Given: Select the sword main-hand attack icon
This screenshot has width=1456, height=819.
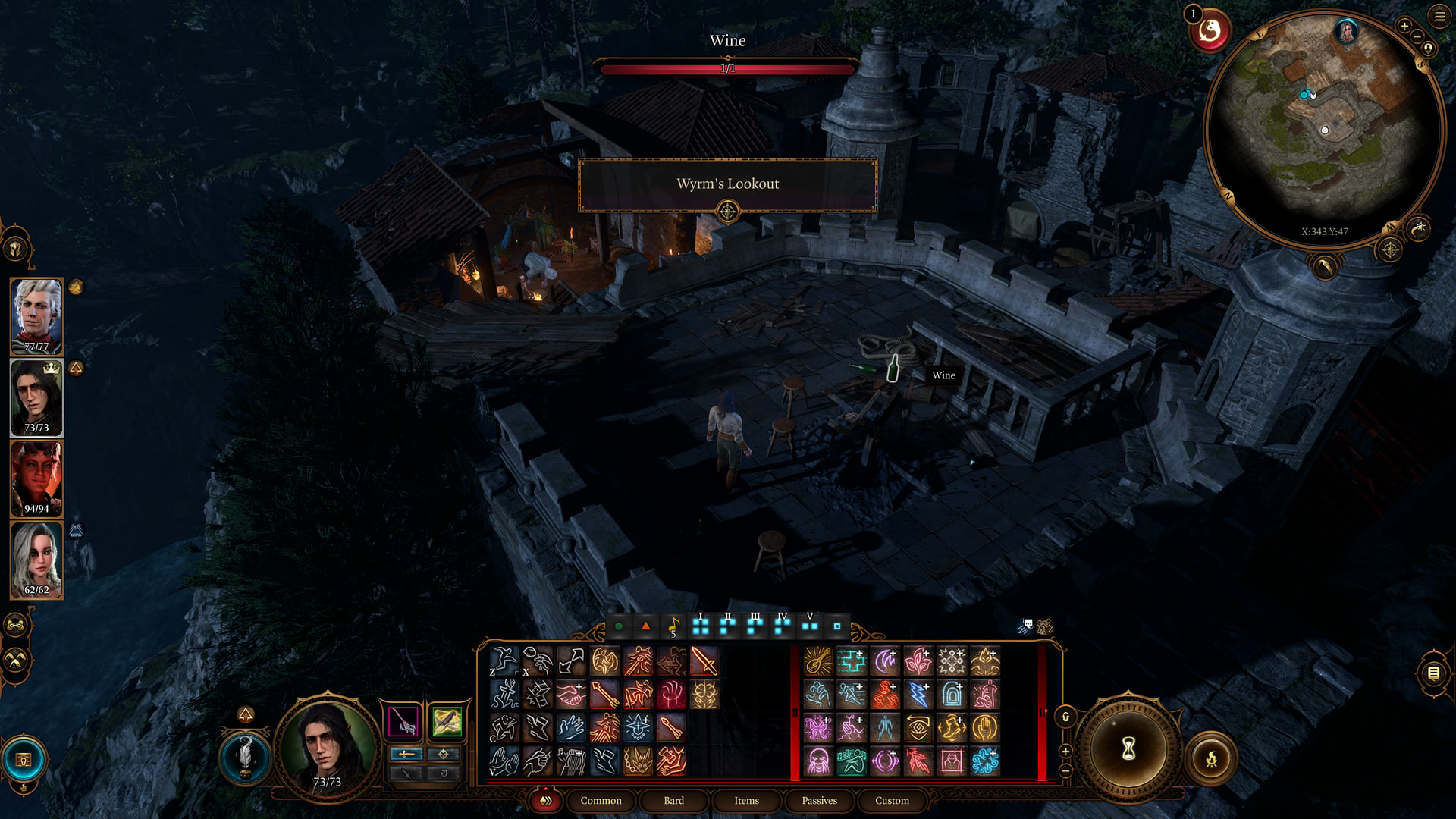Looking at the screenshot, I should [x=704, y=661].
